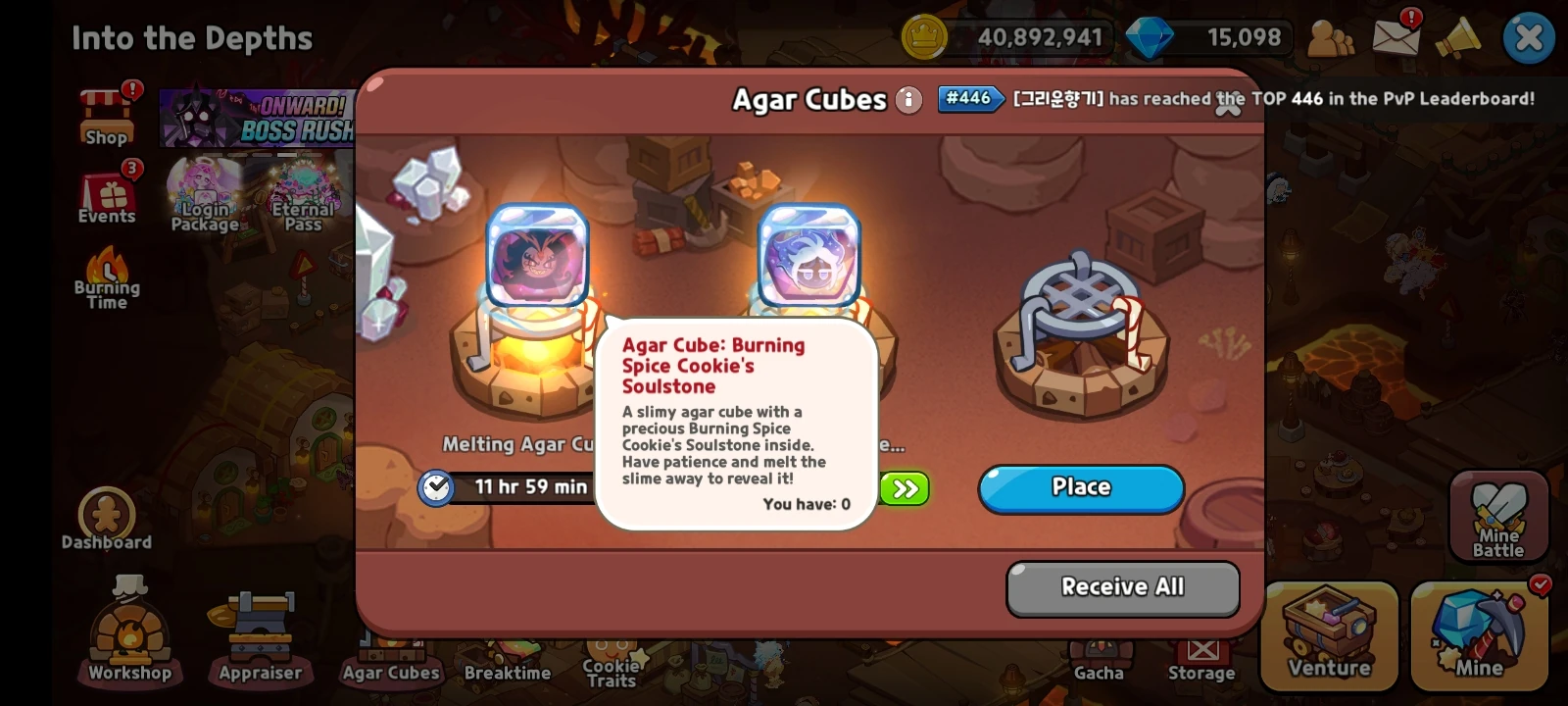Open the Workshop

[x=127, y=633]
